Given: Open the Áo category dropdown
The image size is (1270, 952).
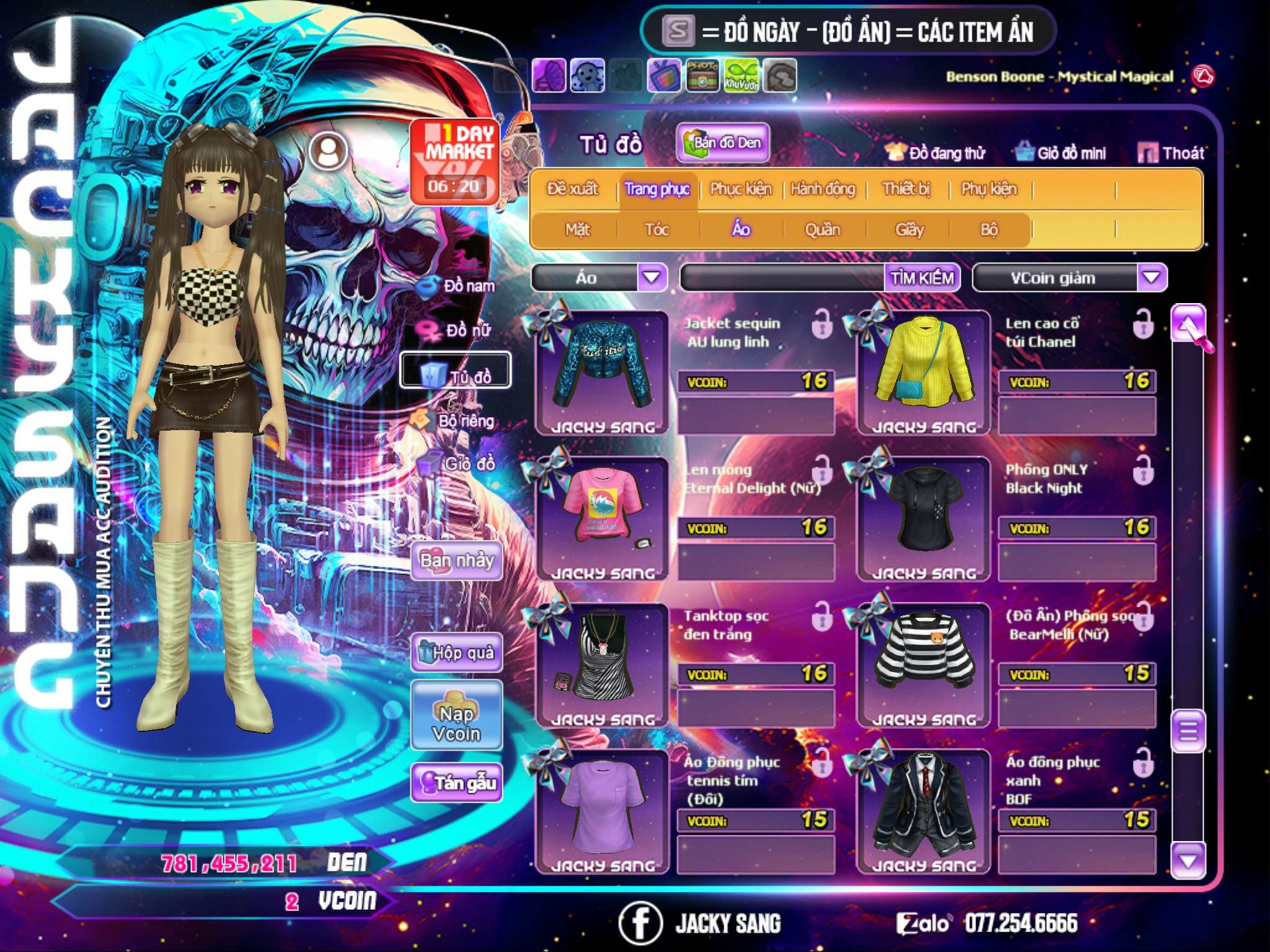Looking at the screenshot, I should (x=652, y=278).
